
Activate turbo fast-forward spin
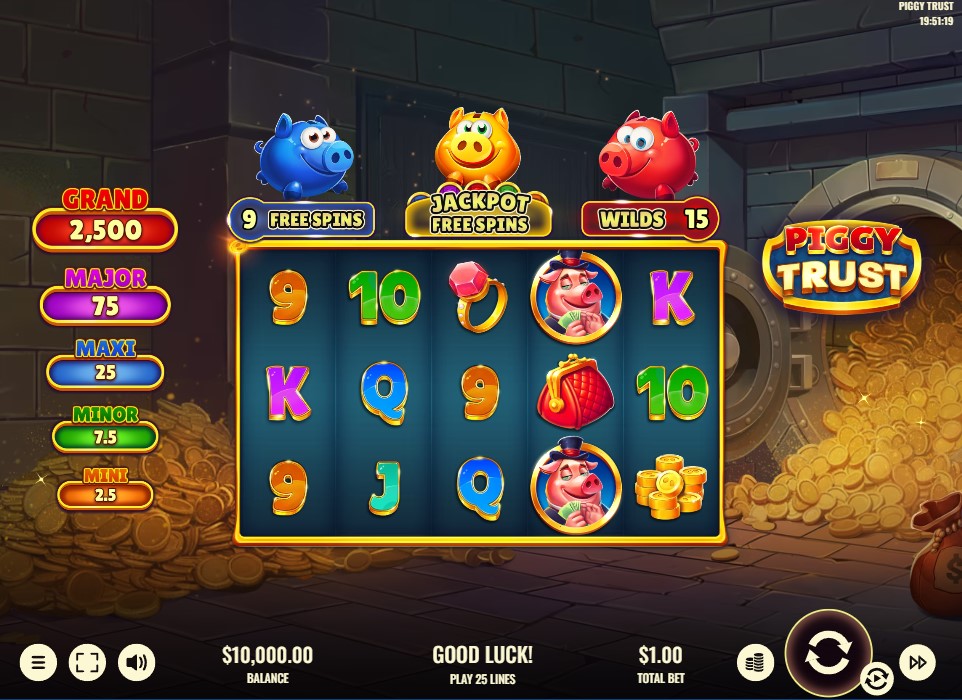click(917, 661)
